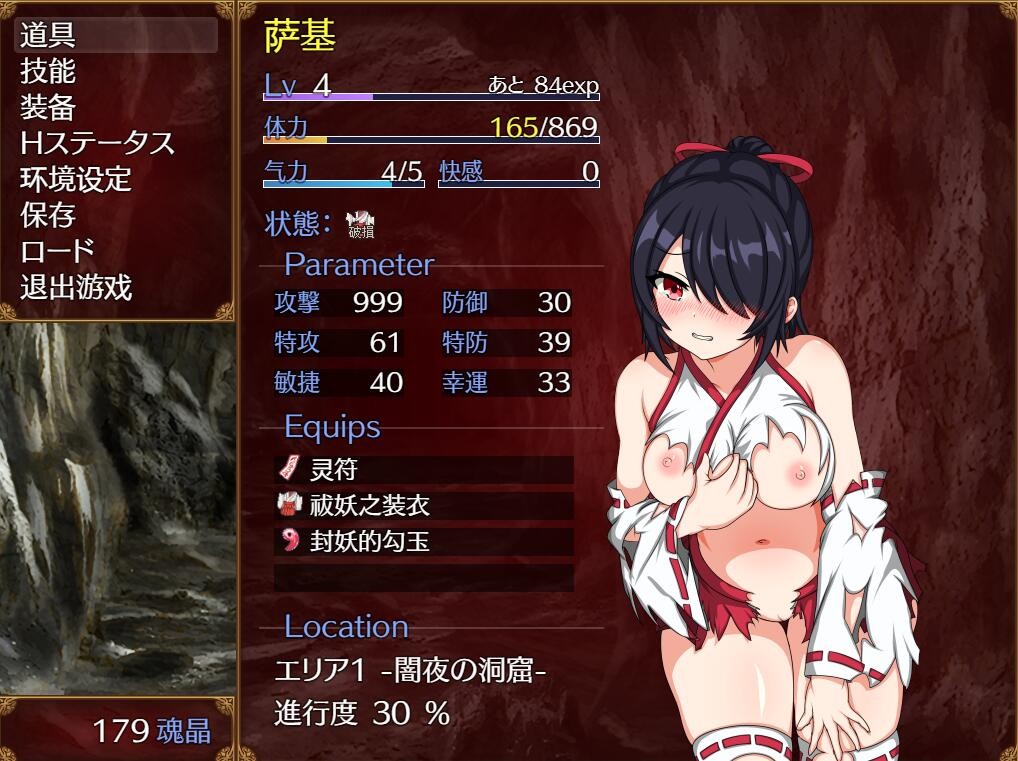1018x761 pixels.
Task: Select the 技能 skills entry
Action: coord(48,71)
